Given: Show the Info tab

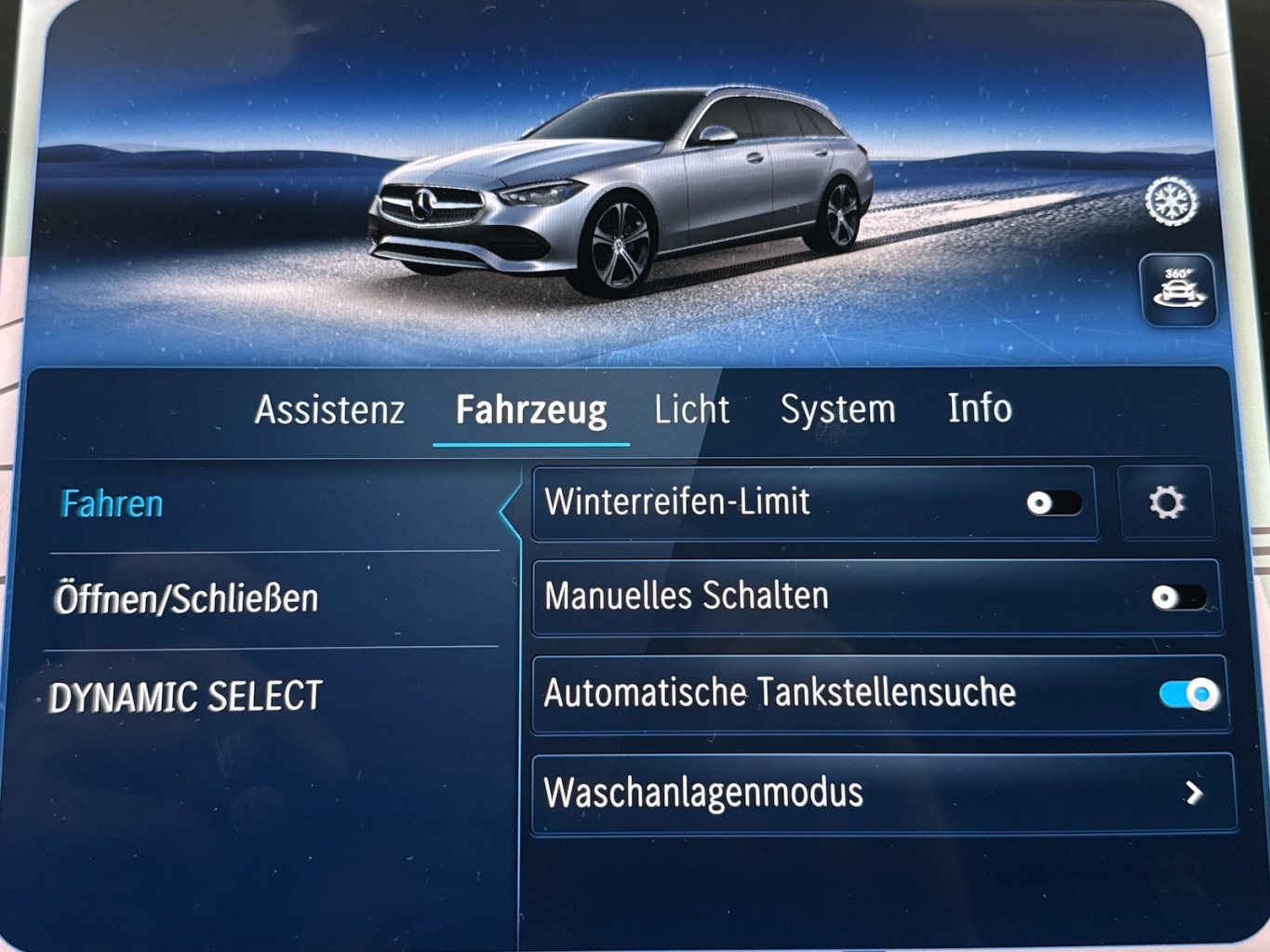Looking at the screenshot, I should tap(980, 409).
